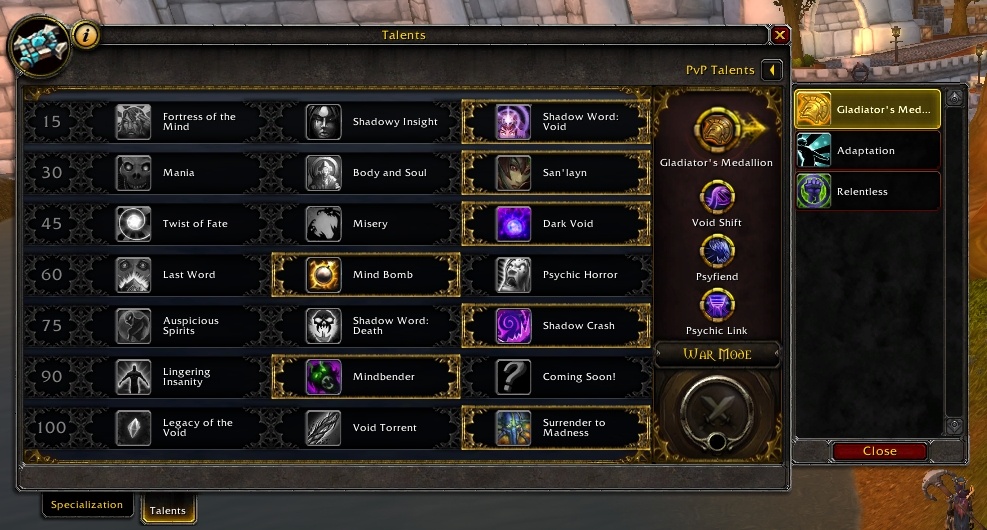Select Relentless in the PvP talent list
The image size is (987, 530).
(x=868, y=191)
